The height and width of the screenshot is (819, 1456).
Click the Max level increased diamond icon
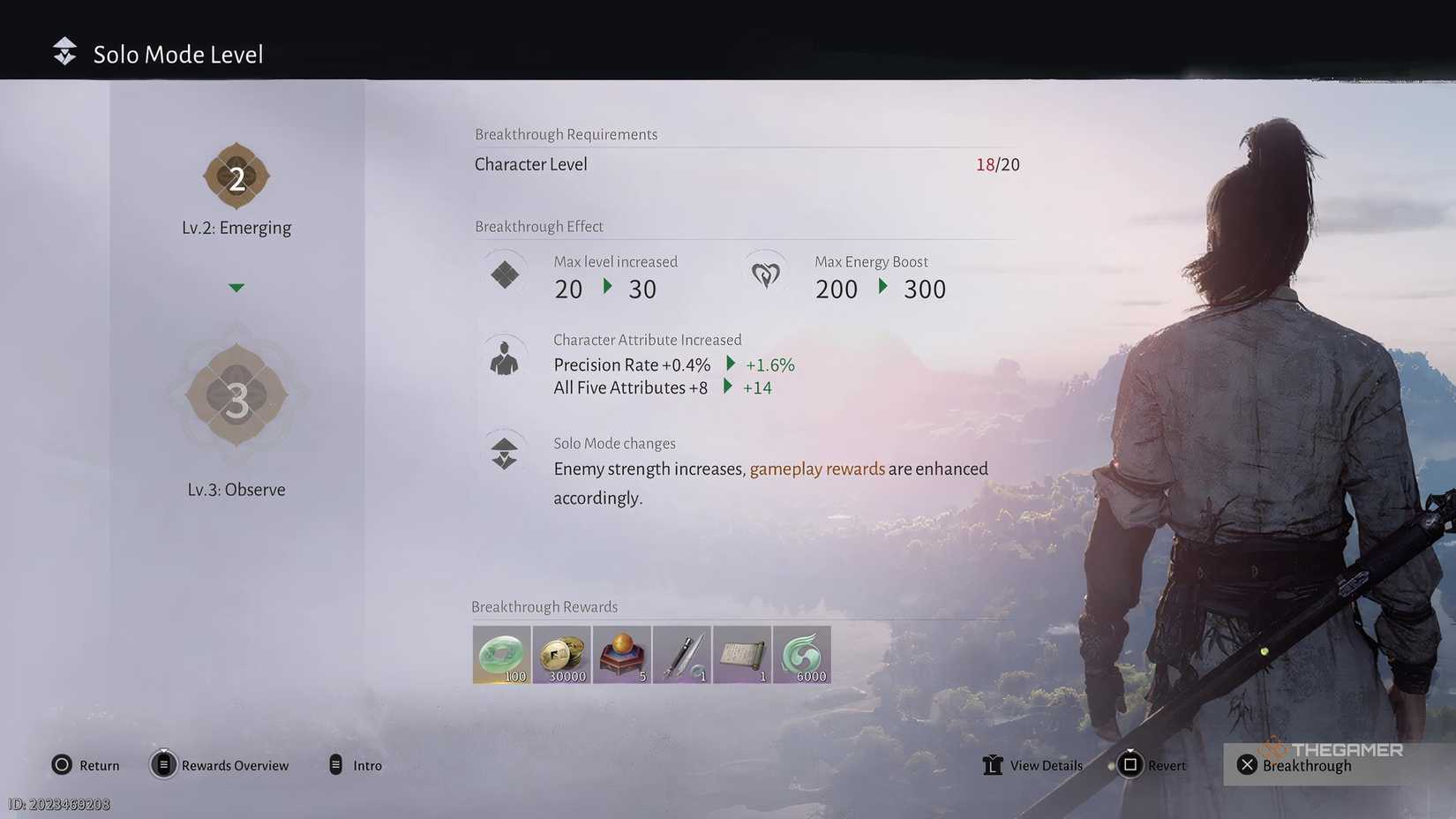tap(504, 274)
